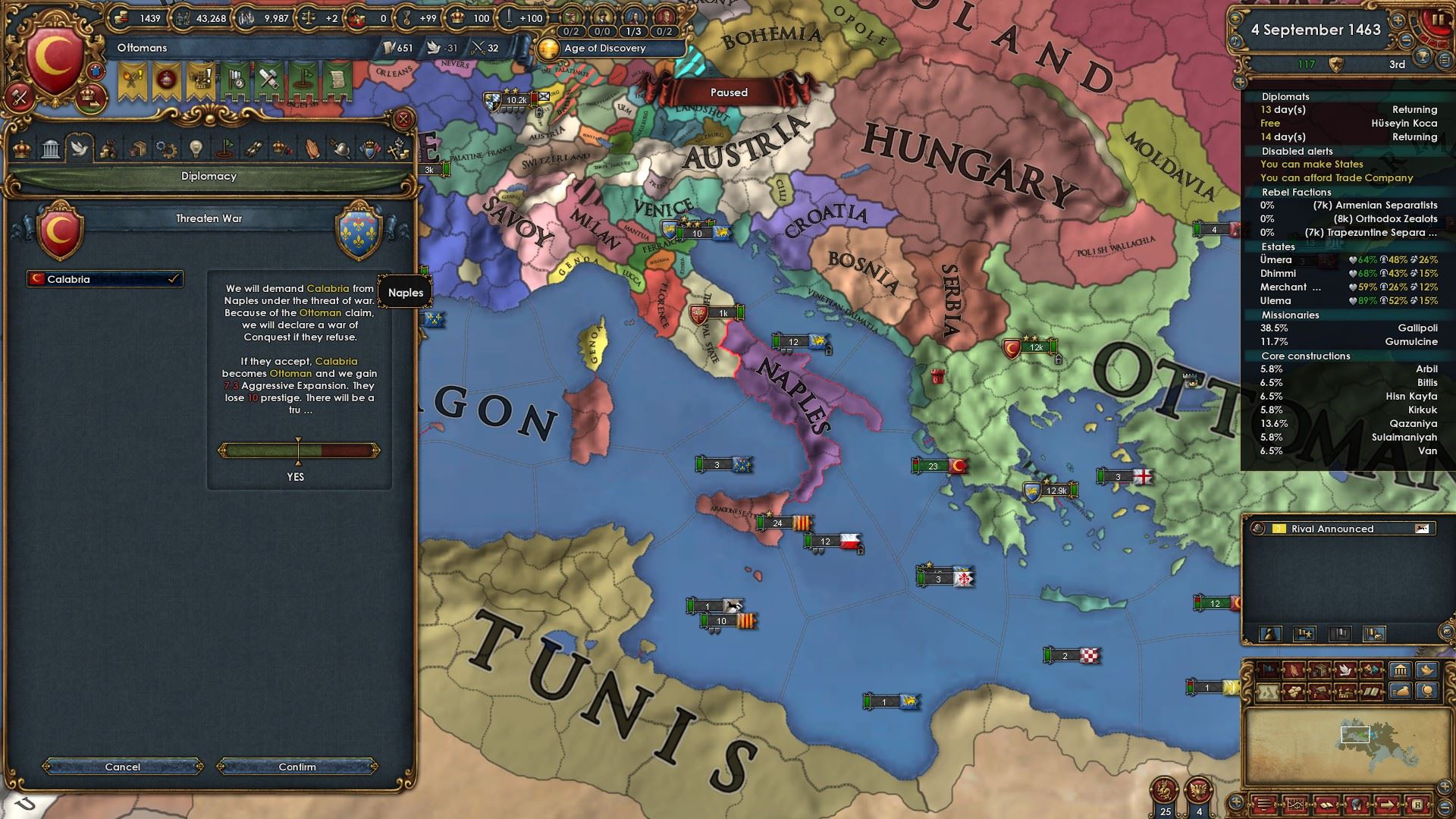
Task: Select the Ottoman crescent shield emblem
Action: (x=55, y=59)
